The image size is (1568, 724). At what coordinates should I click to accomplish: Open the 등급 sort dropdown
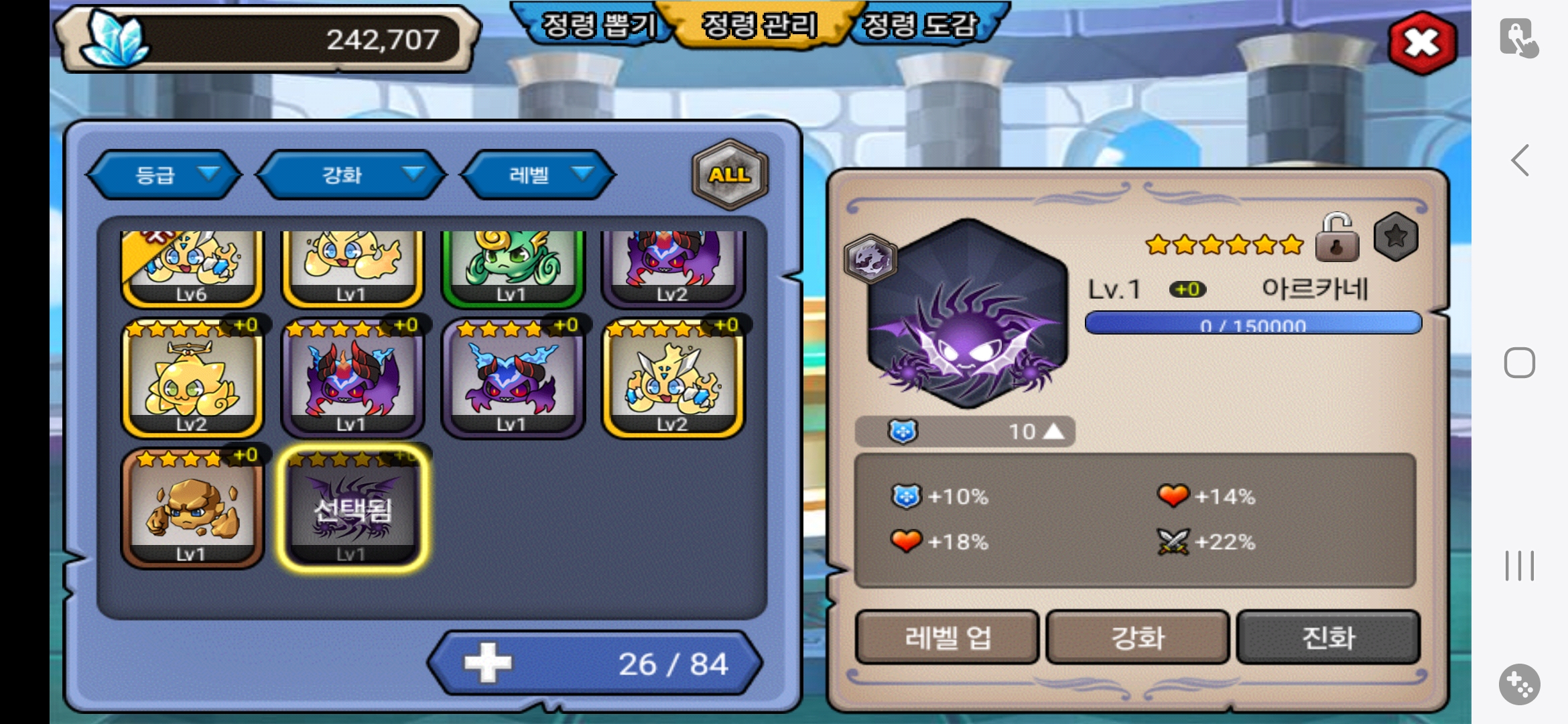(164, 175)
